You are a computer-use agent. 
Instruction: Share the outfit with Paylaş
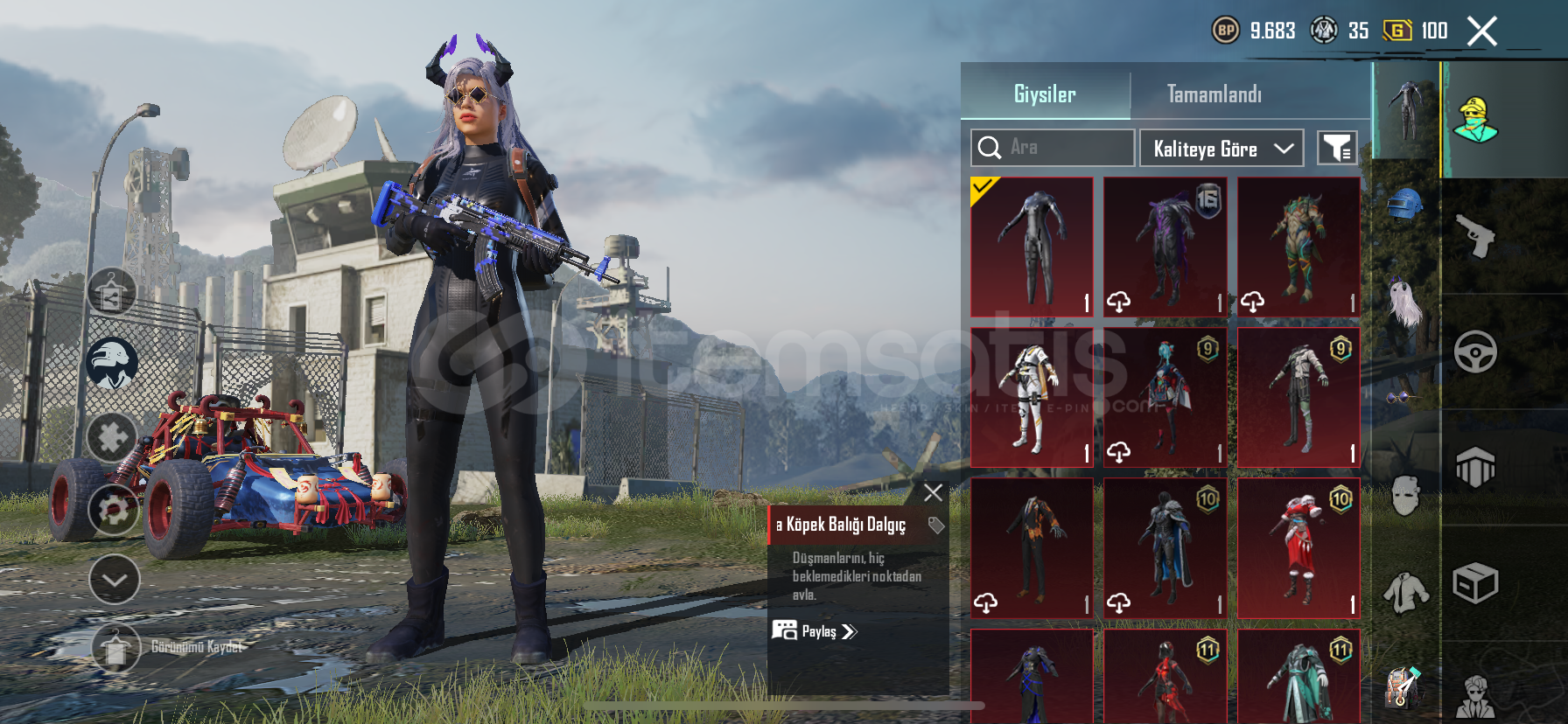point(815,630)
